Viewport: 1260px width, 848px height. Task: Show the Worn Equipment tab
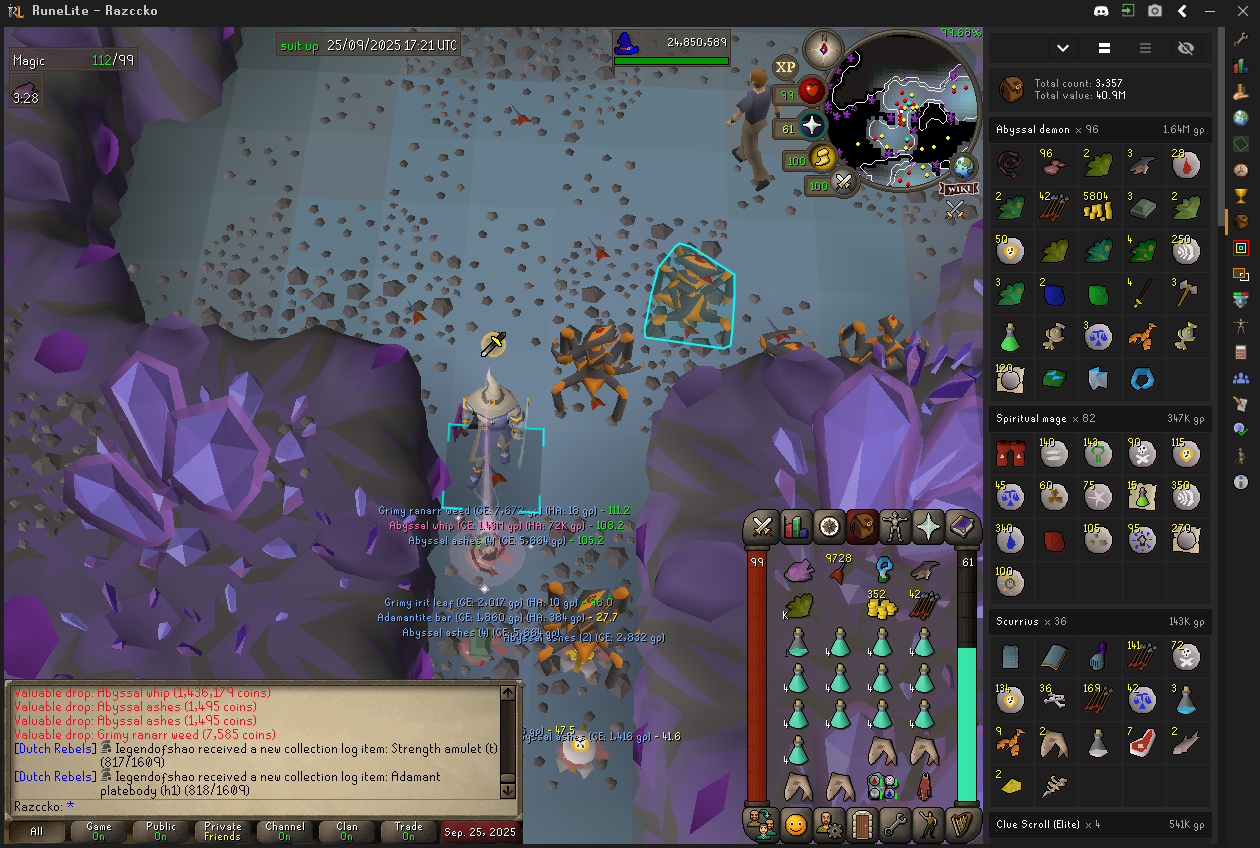coord(896,525)
